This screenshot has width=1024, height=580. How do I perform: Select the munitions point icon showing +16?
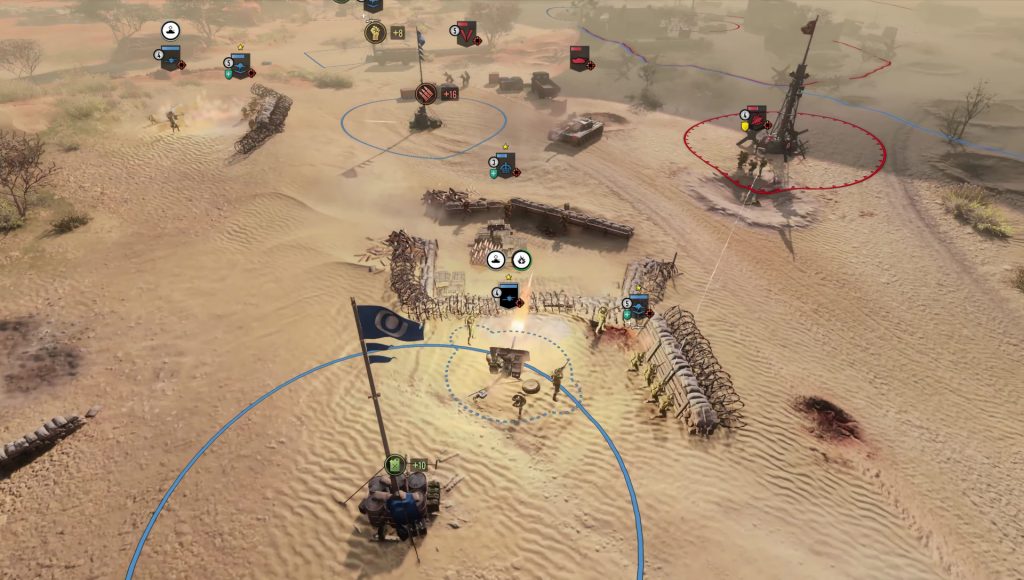(x=425, y=93)
